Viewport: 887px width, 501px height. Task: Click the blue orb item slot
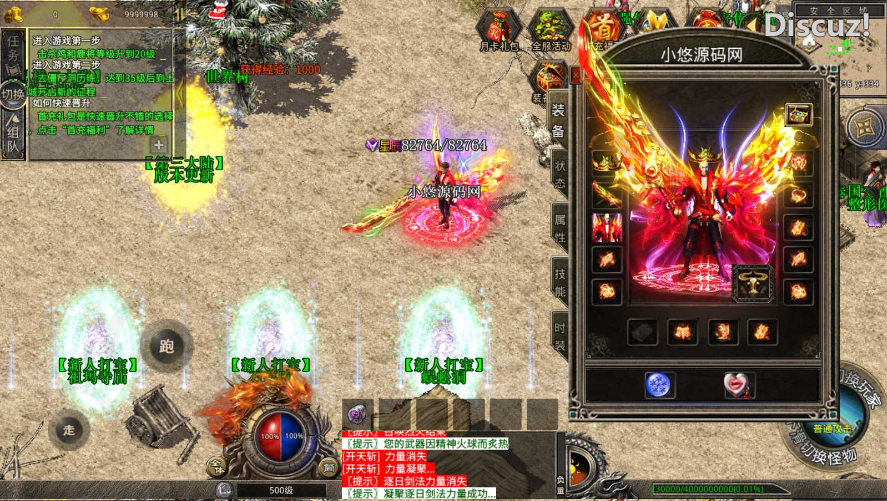click(659, 385)
